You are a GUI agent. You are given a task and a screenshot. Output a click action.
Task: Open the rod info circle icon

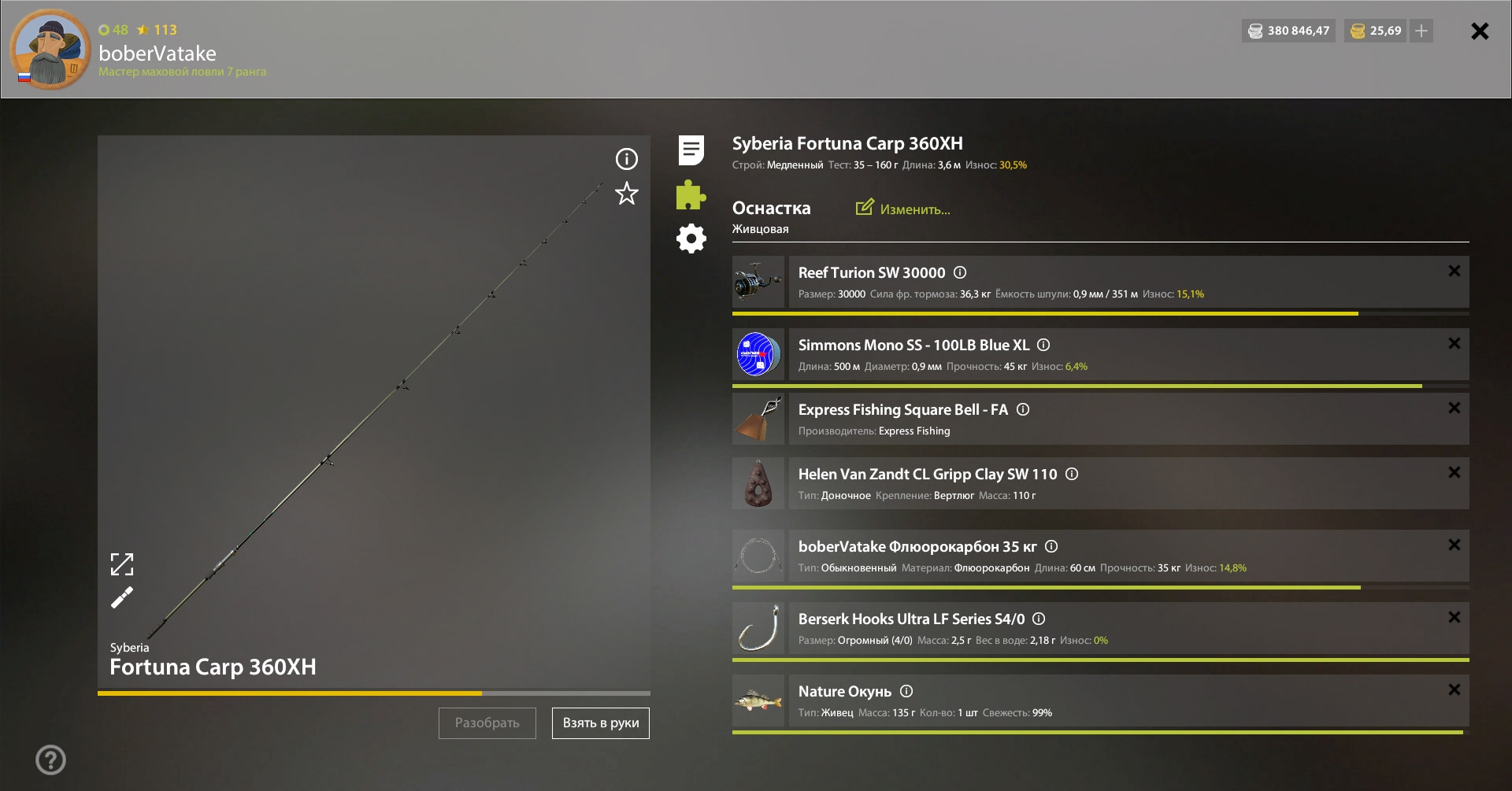[x=626, y=159]
